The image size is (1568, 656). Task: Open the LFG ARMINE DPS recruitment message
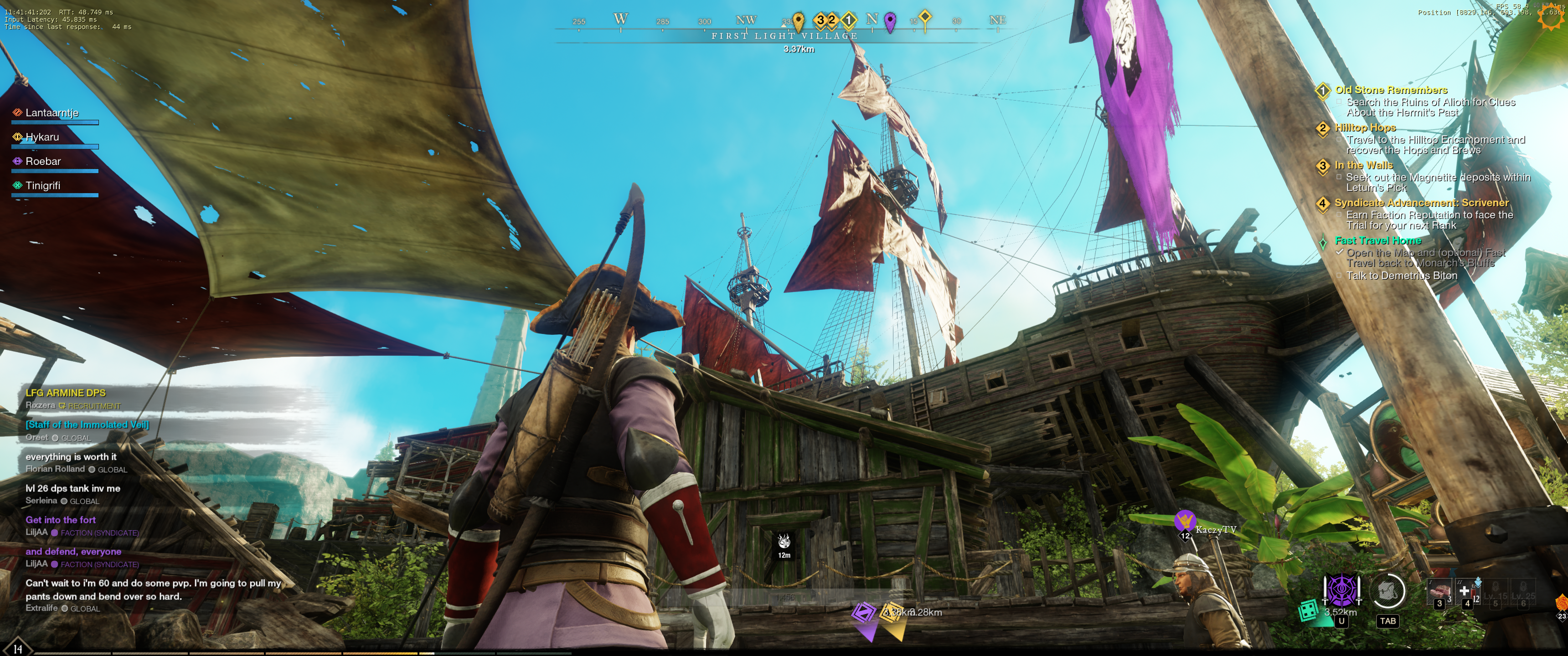(x=66, y=393)
